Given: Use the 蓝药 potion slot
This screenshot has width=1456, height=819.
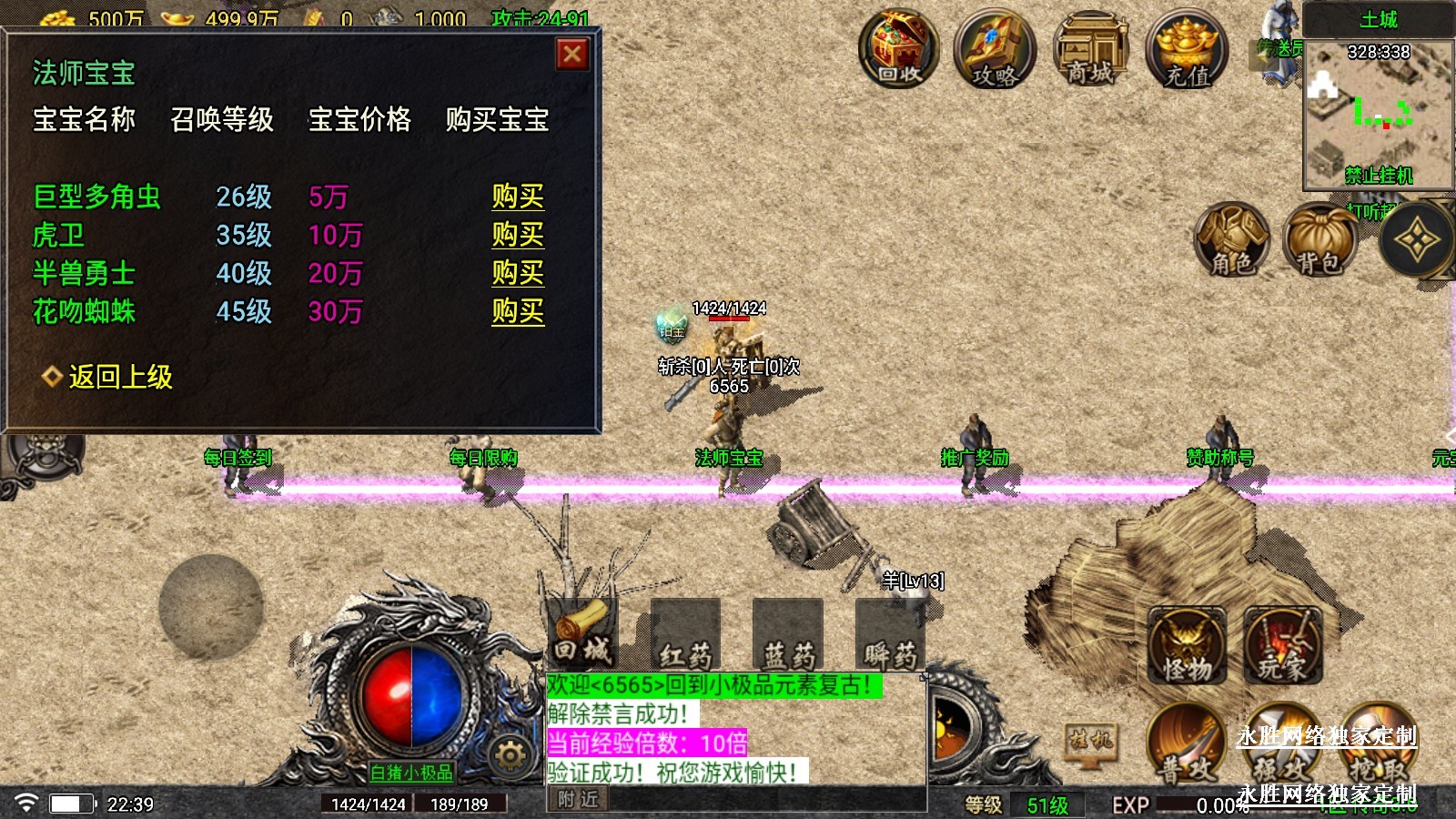Looking at the screenshot, I should coord(788,636).
